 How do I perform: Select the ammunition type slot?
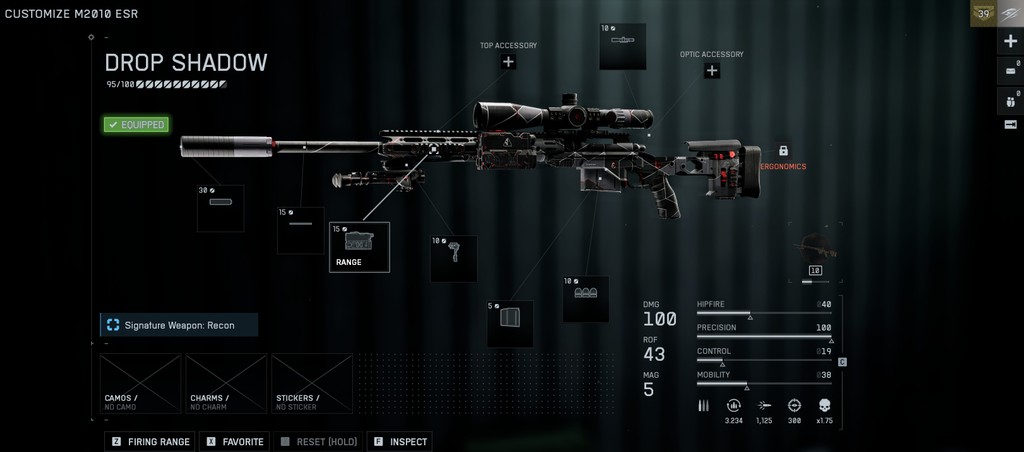(x=585, y=299)
